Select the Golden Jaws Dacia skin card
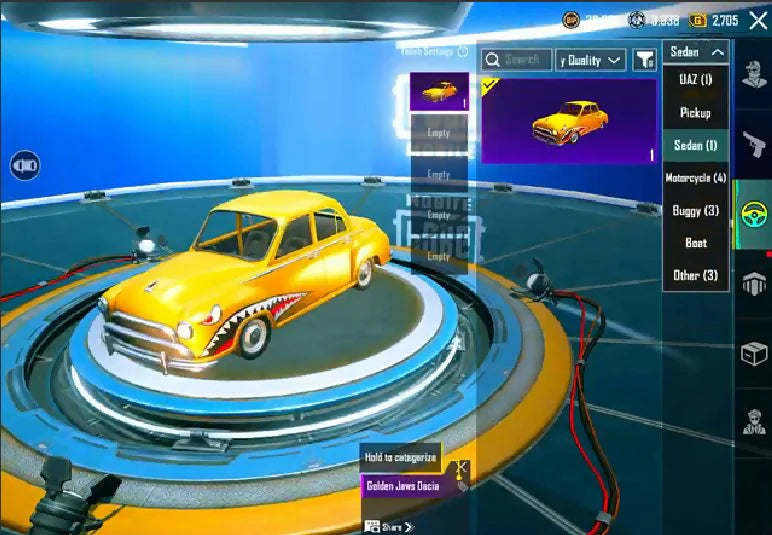 coord(569,121)
